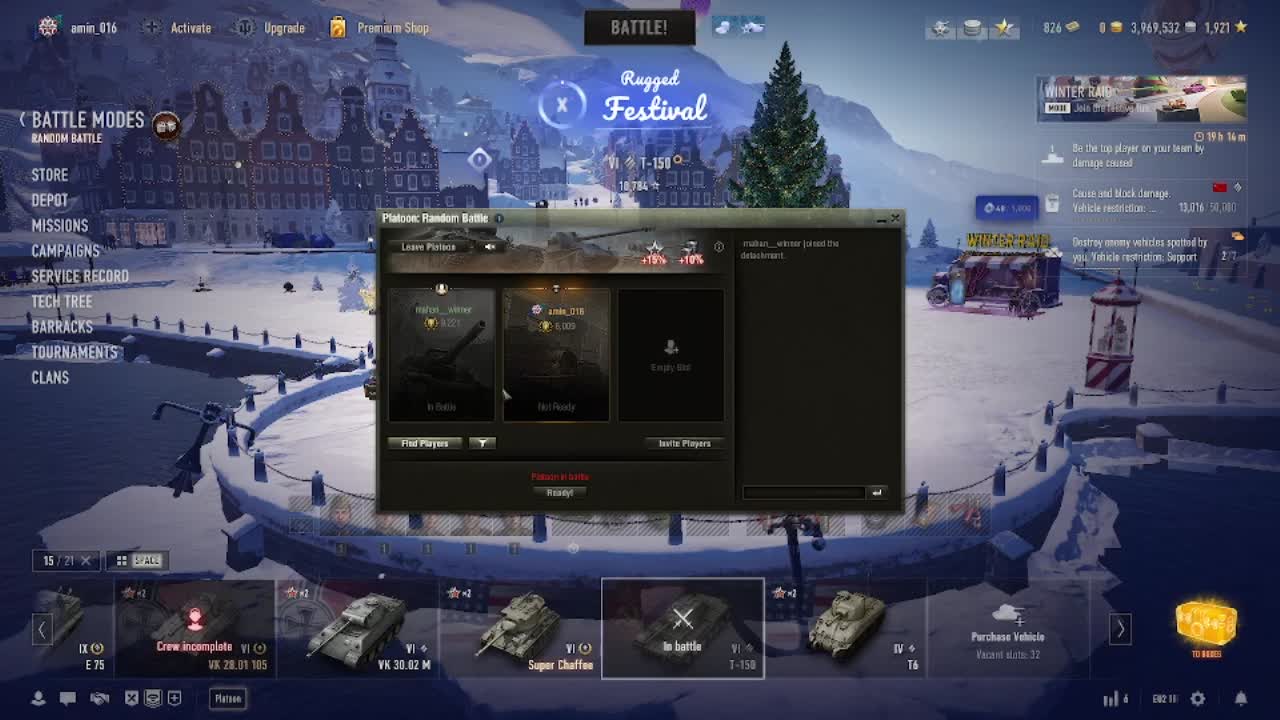The height and width of the screenshot is (720, 1280).
Task: Leave the platoon
Action: (428, 247)
